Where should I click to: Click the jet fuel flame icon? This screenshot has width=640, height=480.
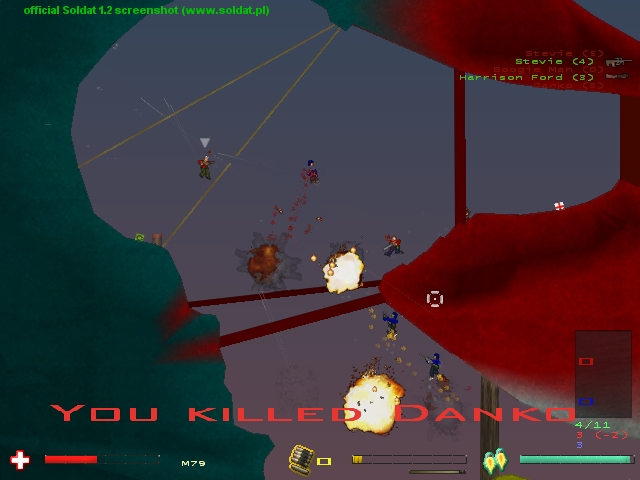coord(495,461)
